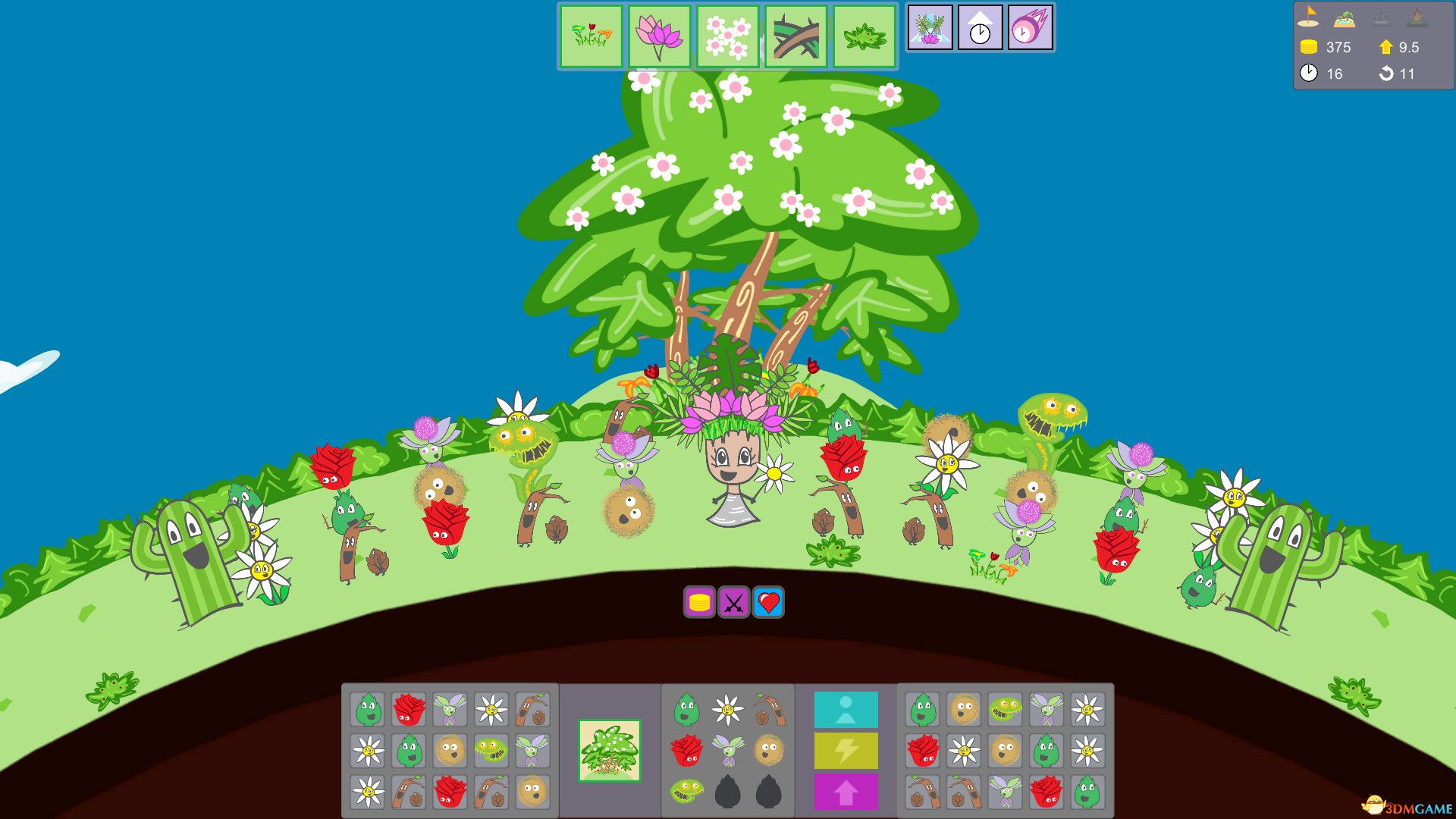The width and height of the screenshot is (1456, 819).
Task: Toggle the crossed swords combat view
Action: pyautogui.click(x=733, y=601)
